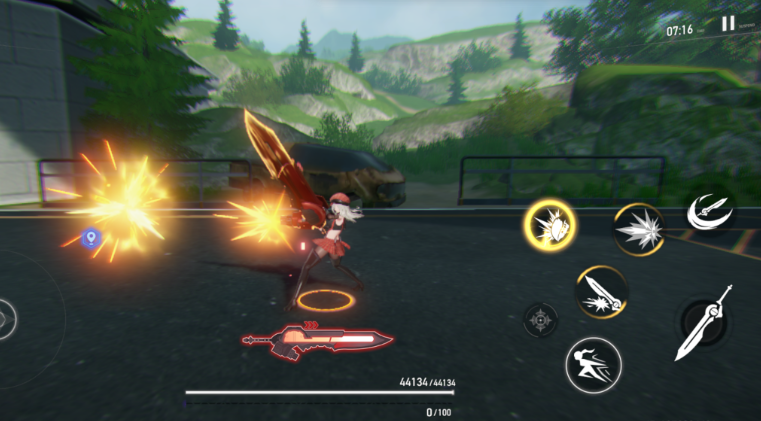
Task: Dash using the running figure button
Action: click(x=593, y=364)
